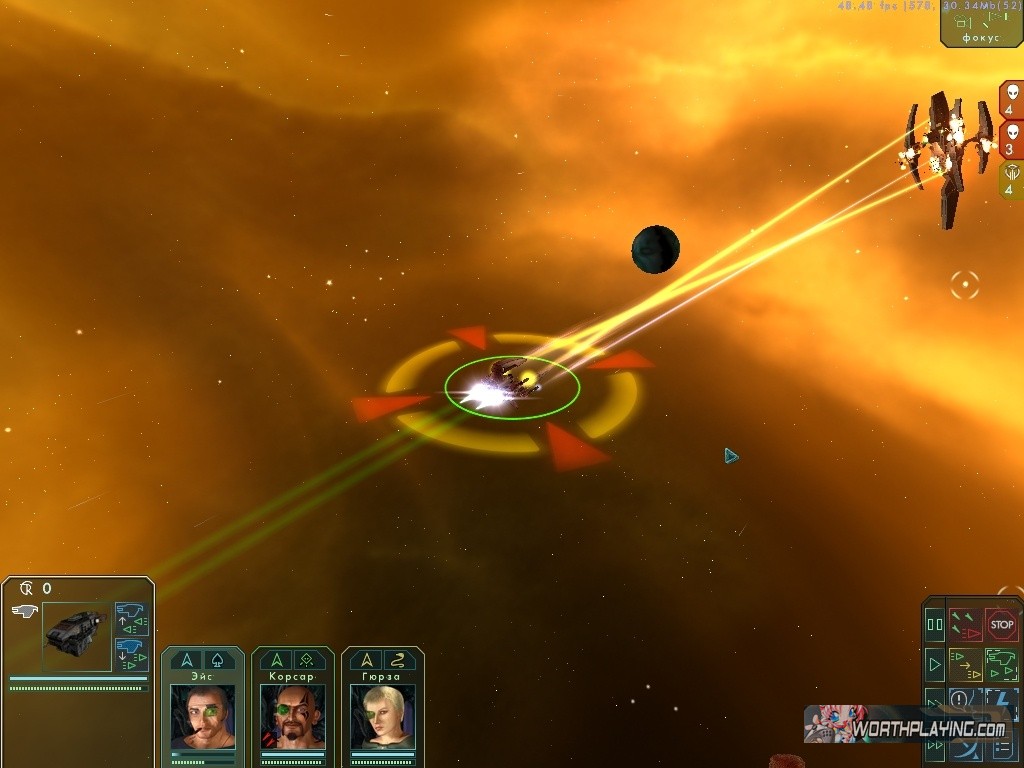Open the yellow faction emblem group tab
The image size is (1024, 768).
coord(1010,180)
